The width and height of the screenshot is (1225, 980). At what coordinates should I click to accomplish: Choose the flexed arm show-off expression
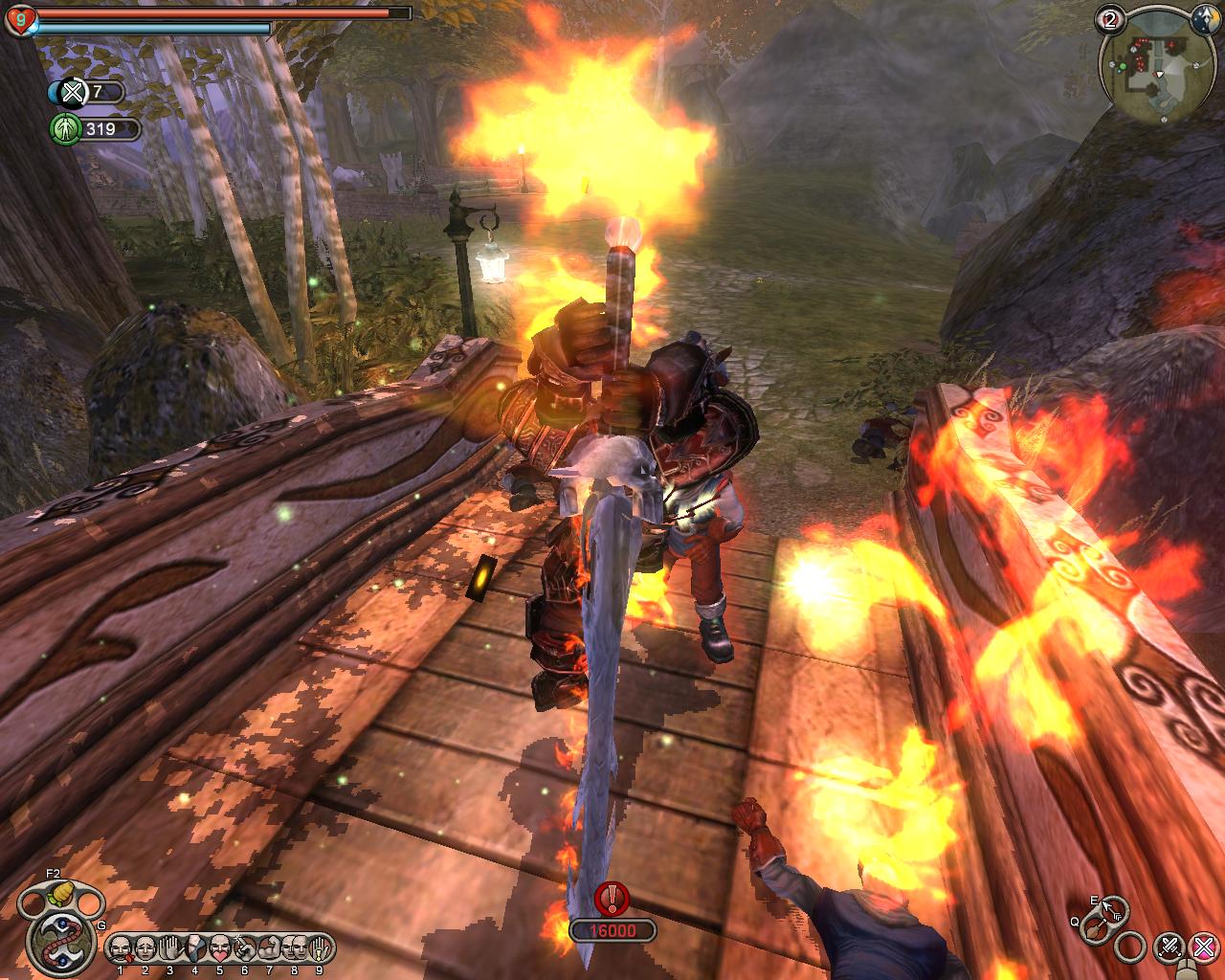(270, 948)
